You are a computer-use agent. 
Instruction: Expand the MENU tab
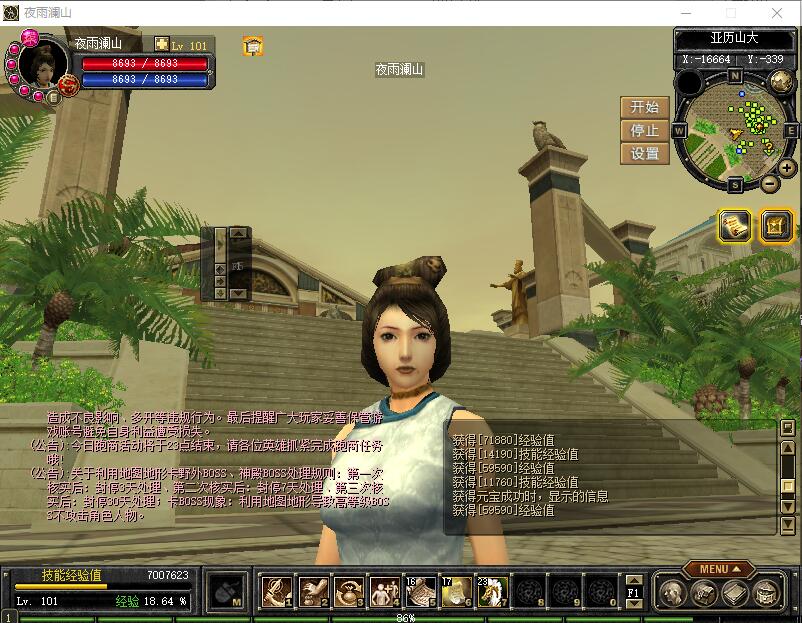click(719, 569)
